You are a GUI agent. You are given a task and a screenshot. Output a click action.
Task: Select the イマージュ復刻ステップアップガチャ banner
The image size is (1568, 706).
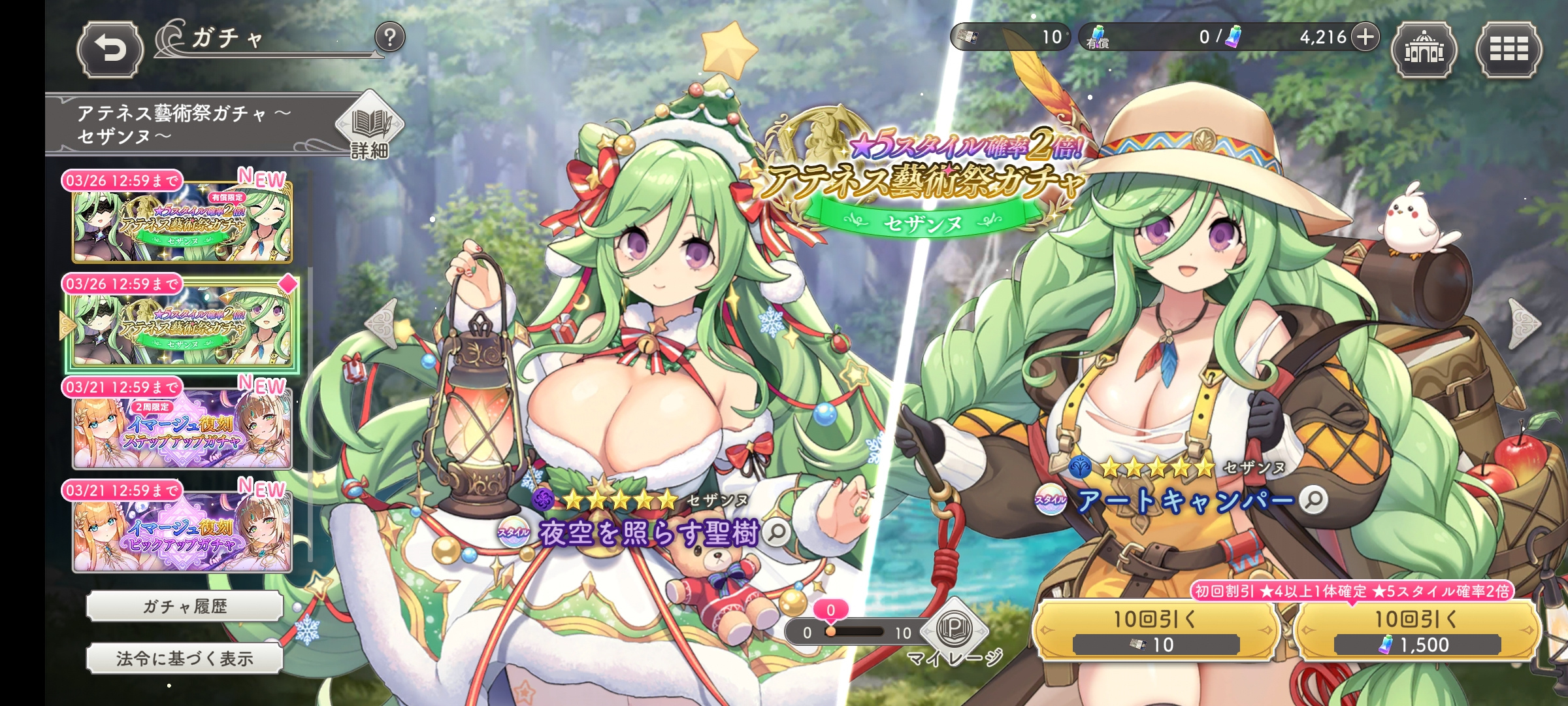[182, 429]
